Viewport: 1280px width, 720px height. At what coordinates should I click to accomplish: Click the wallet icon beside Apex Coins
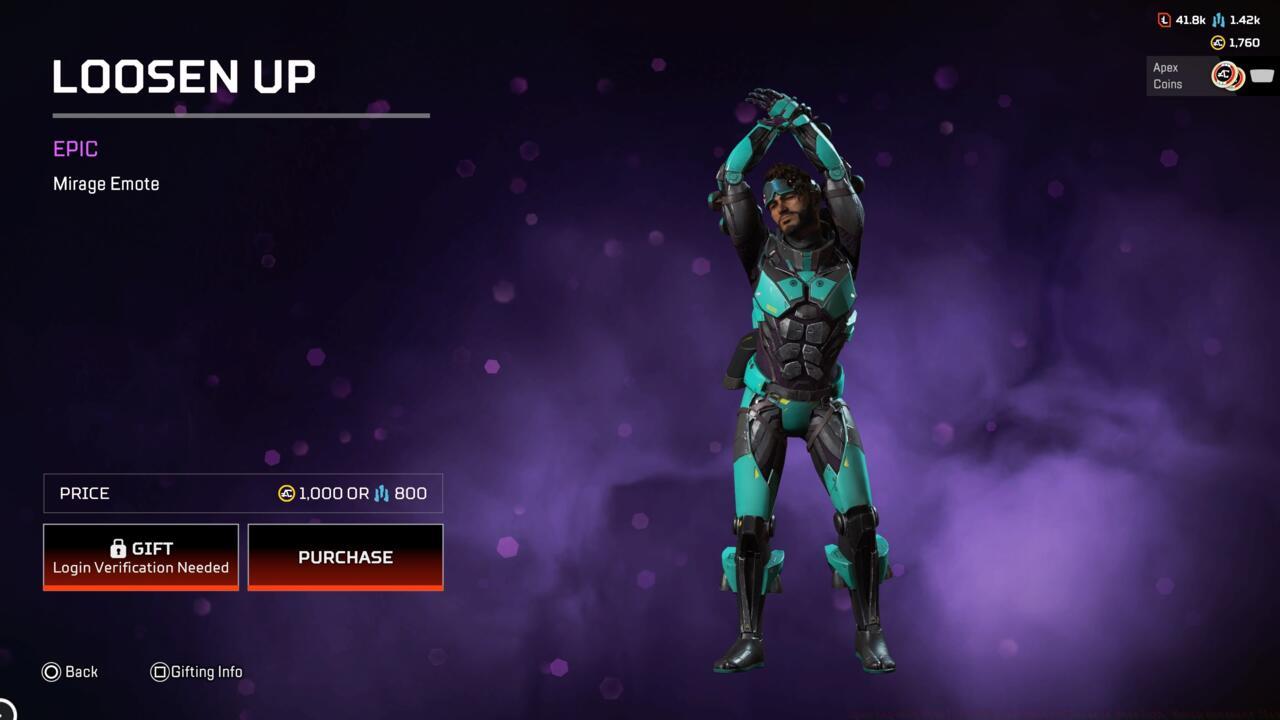click(x=1262, y=76)
